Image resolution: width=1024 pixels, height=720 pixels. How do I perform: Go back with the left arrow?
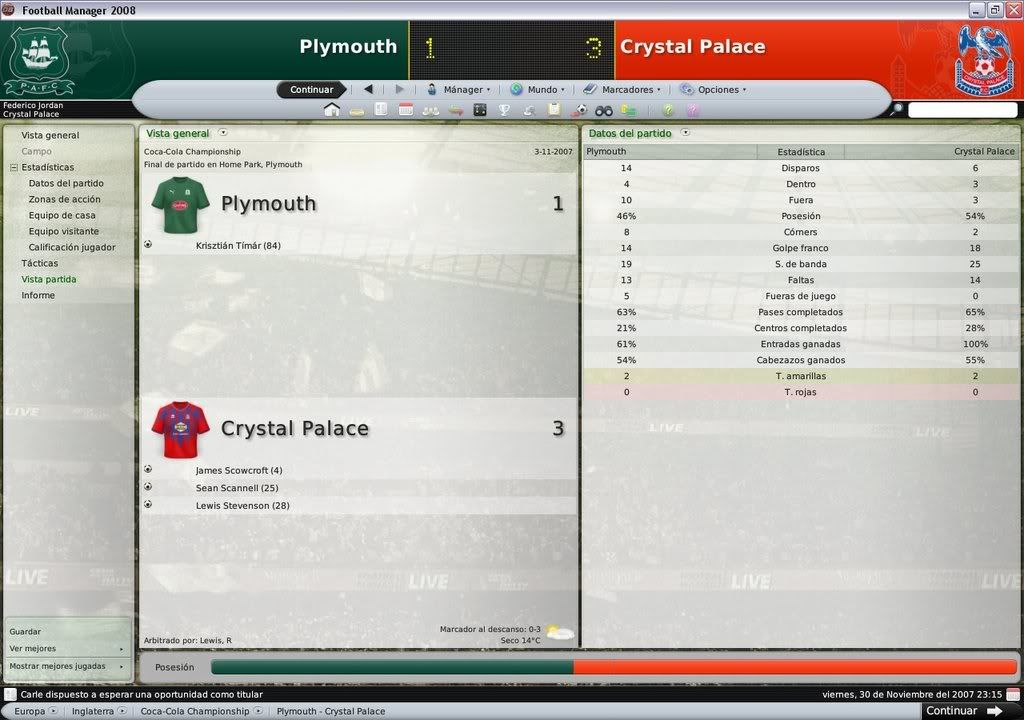click(368, 89)
